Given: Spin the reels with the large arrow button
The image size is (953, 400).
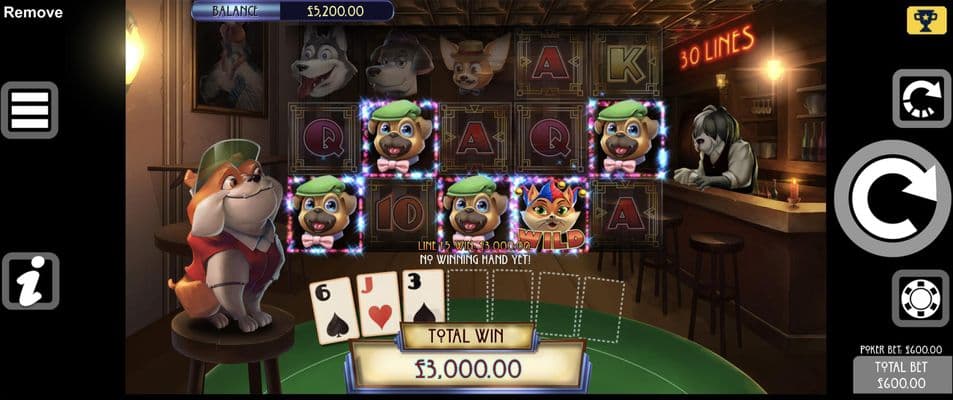Looking at the screenshot, I should click(892, 199).
